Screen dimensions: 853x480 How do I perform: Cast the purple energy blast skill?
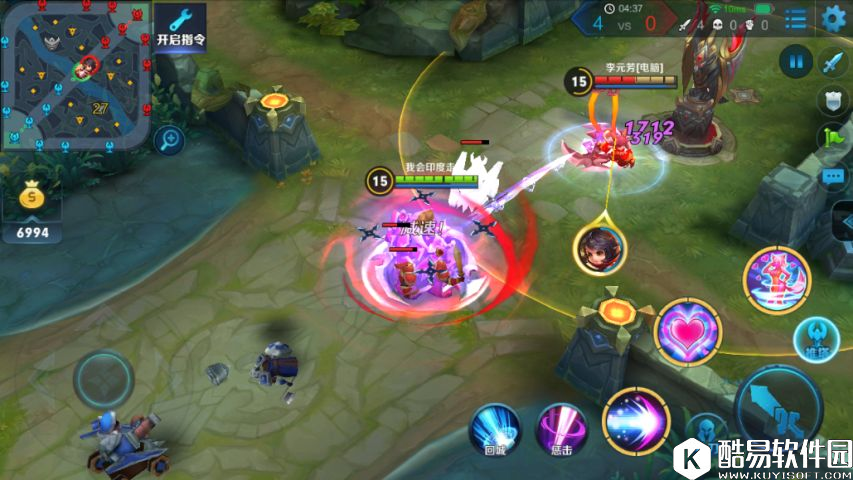pyautogui.click(x=637, y=419)
